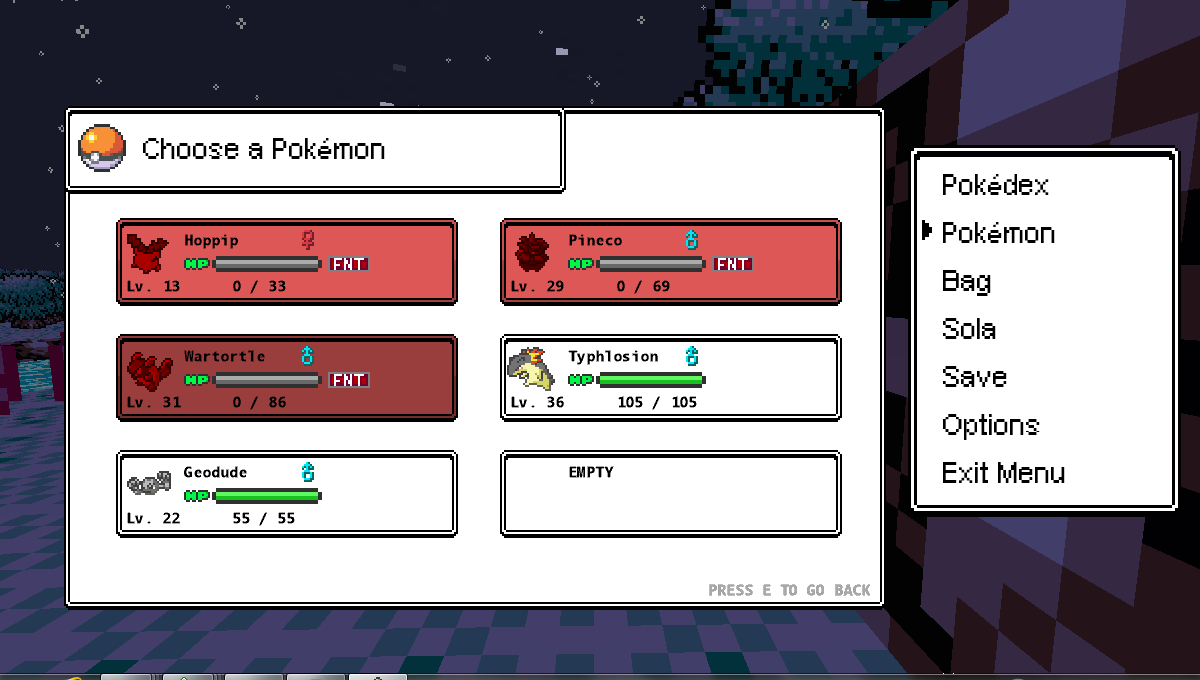The height and width of the screenshot is (680, 1200).
Task: Open the Pokédex menu entry
Action: pos(995,186)
